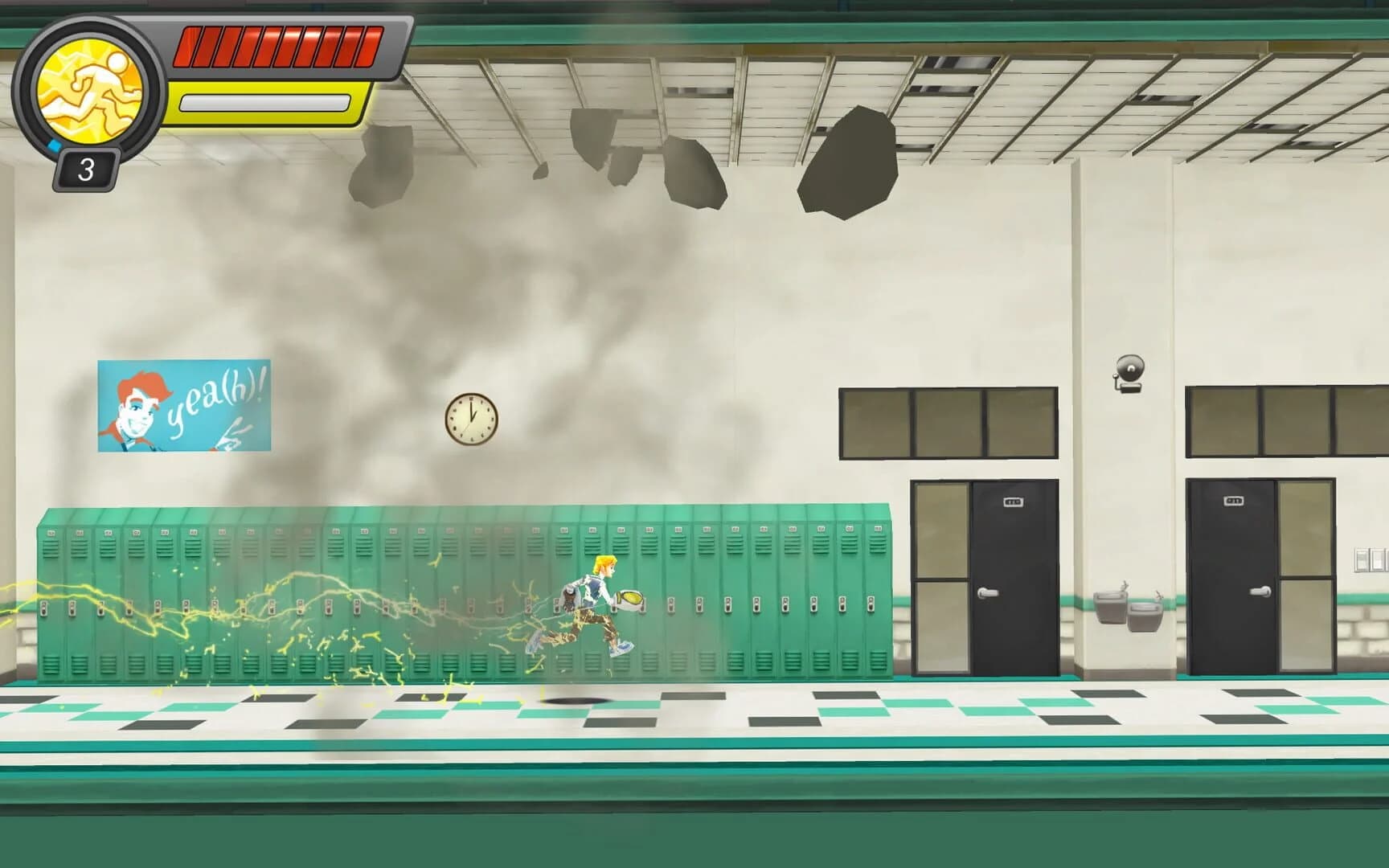1389x868 pixels.
Task: Toggle the keypad lock above the left door handle
Action: 1014,501
